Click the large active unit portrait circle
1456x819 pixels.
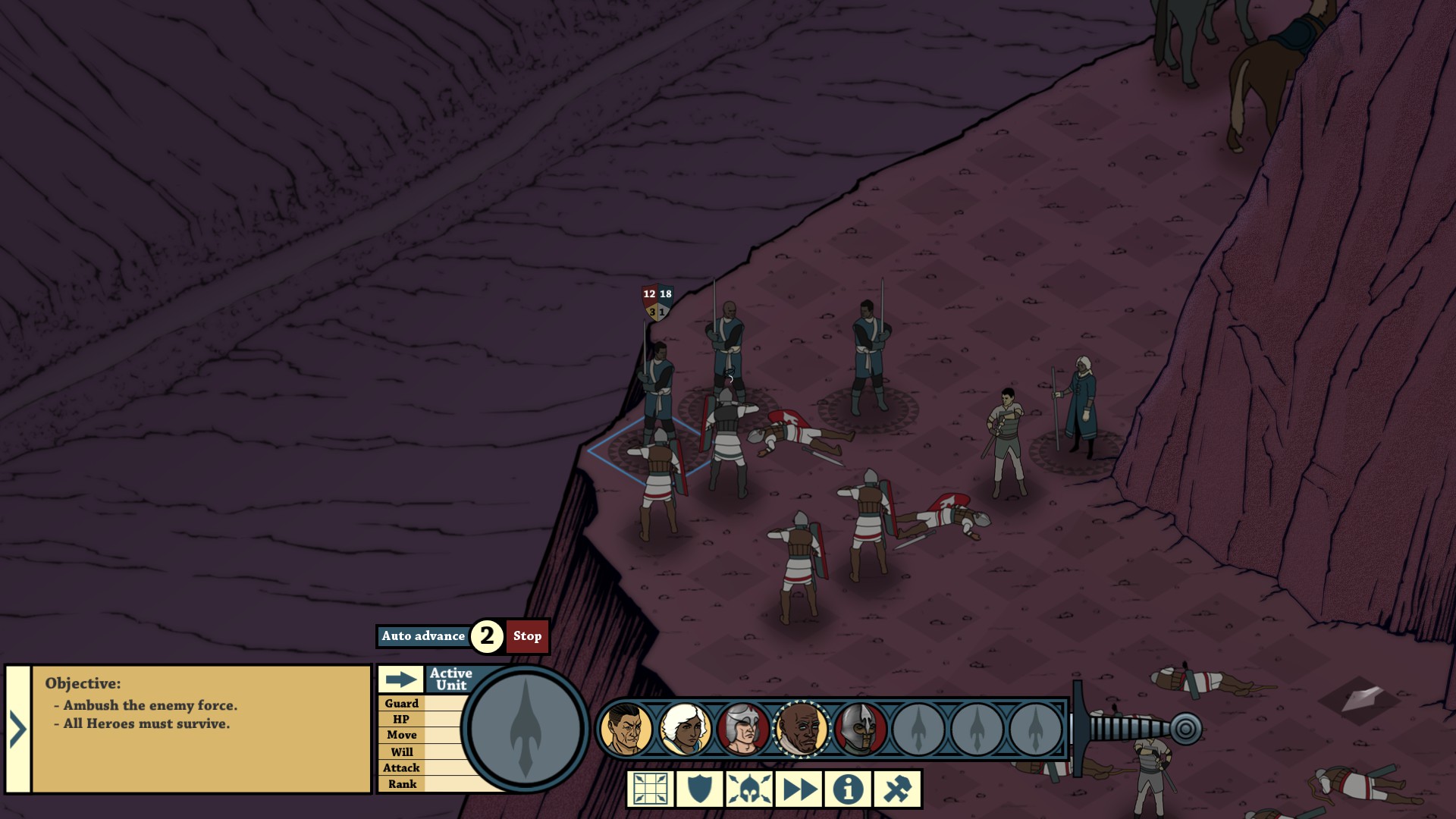526,729
